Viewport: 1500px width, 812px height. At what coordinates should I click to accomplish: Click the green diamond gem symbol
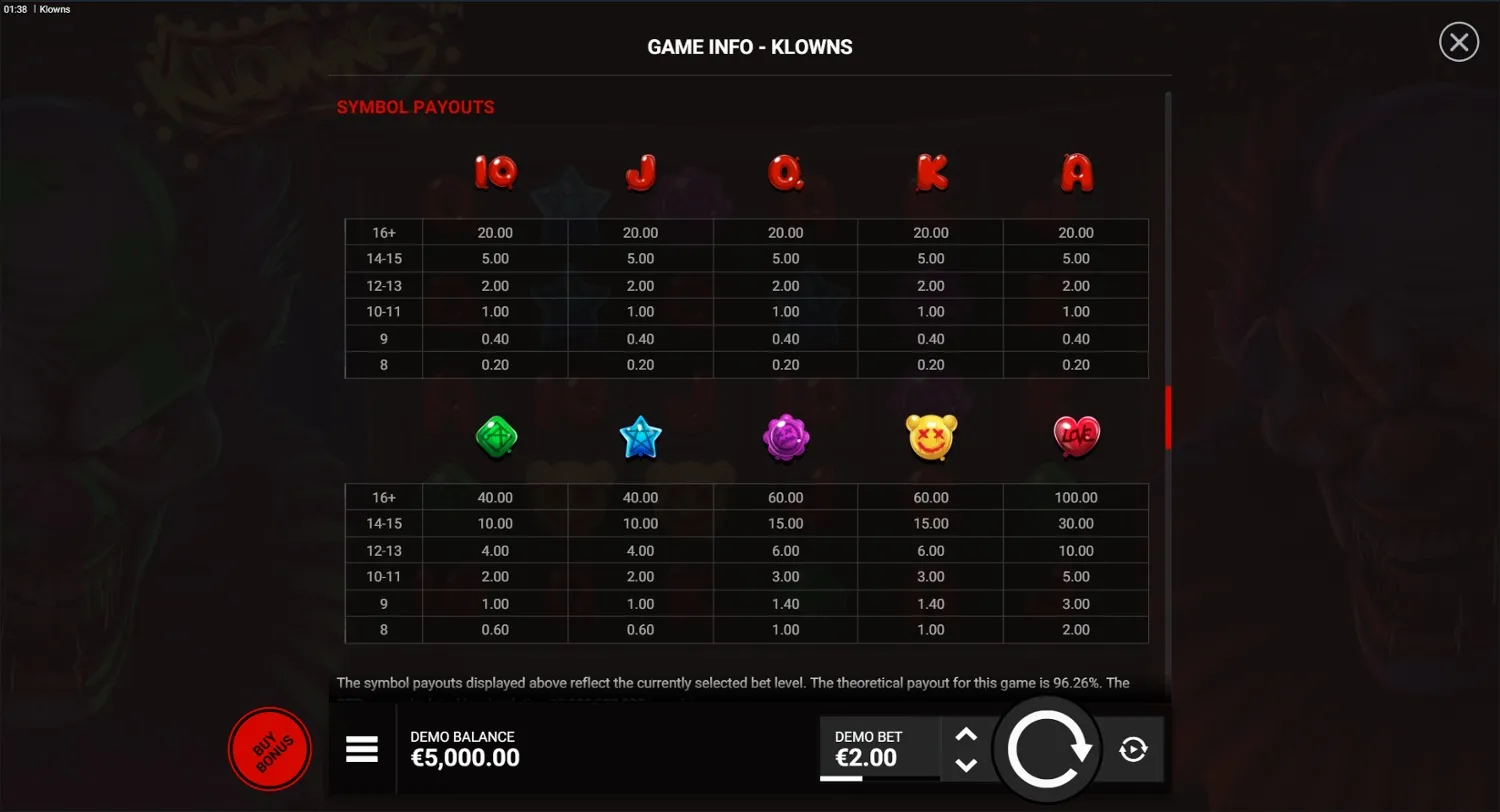[495, 436]
